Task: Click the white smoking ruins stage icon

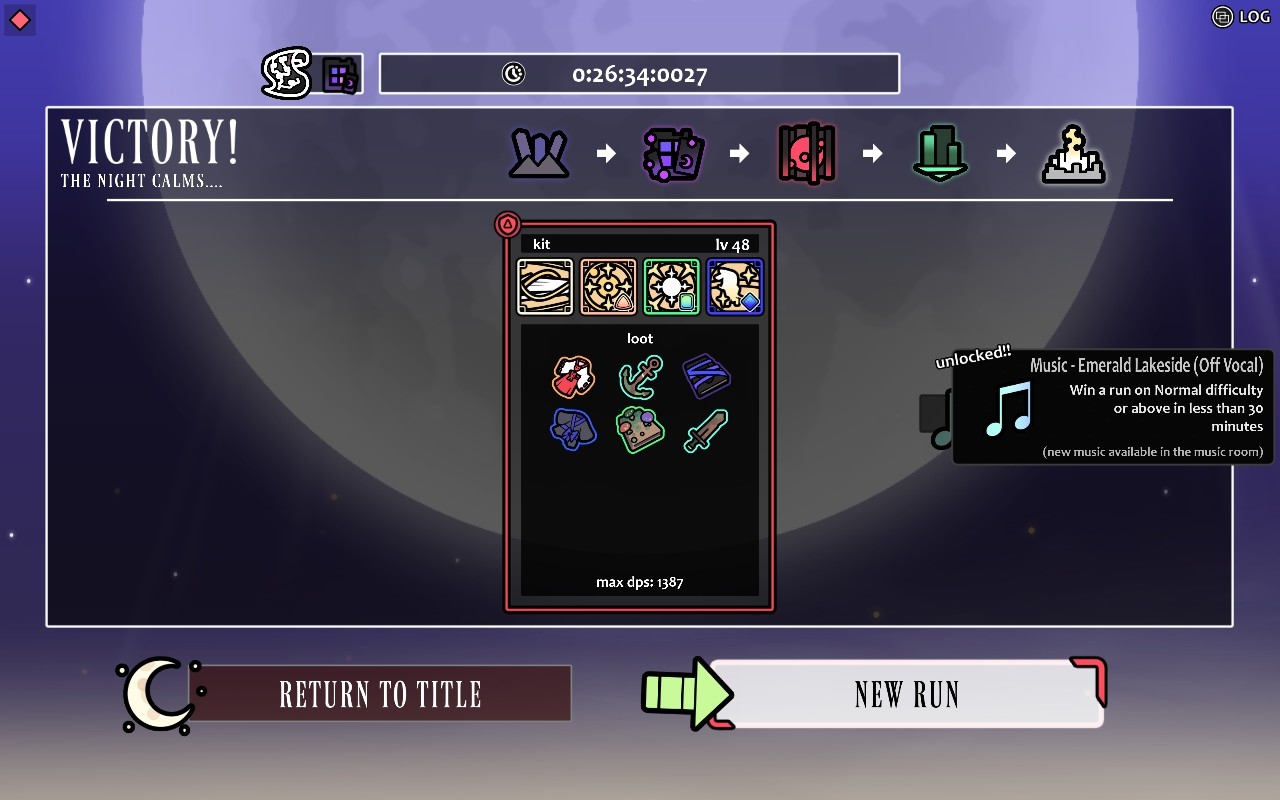Action: pos(1073,155)
